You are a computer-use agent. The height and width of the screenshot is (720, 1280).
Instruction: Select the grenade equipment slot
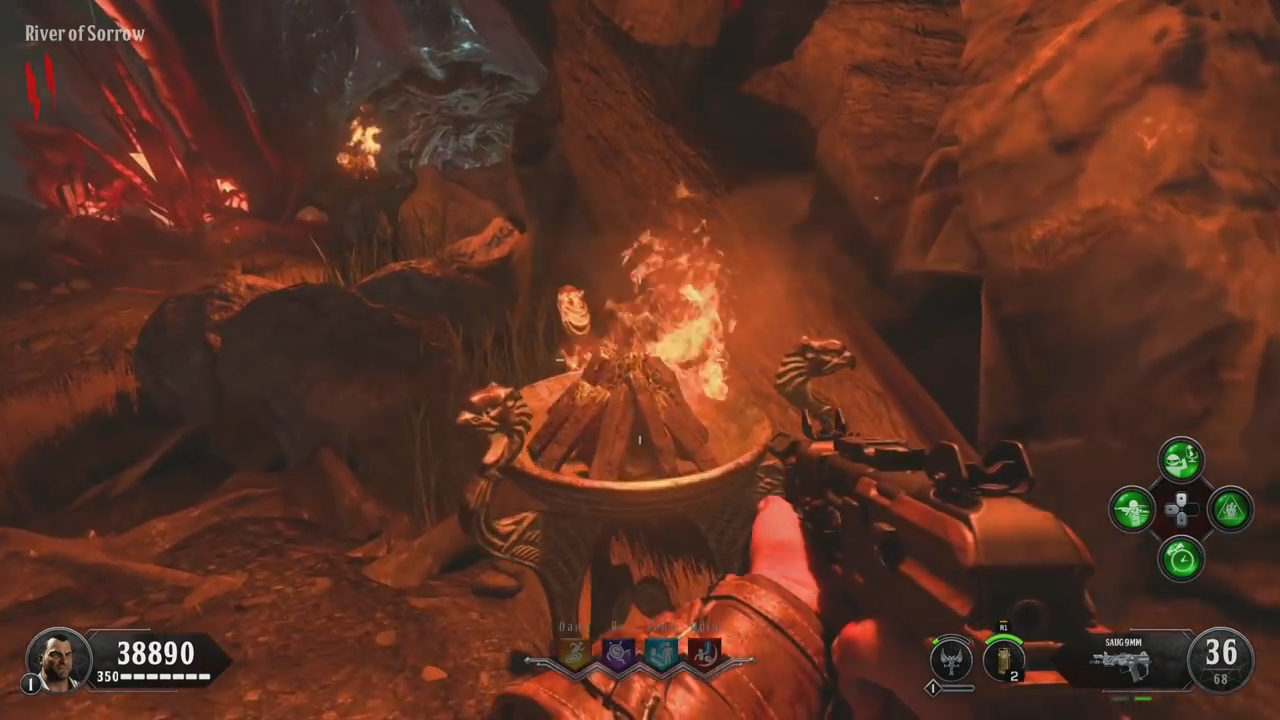tap(1003, 659)
